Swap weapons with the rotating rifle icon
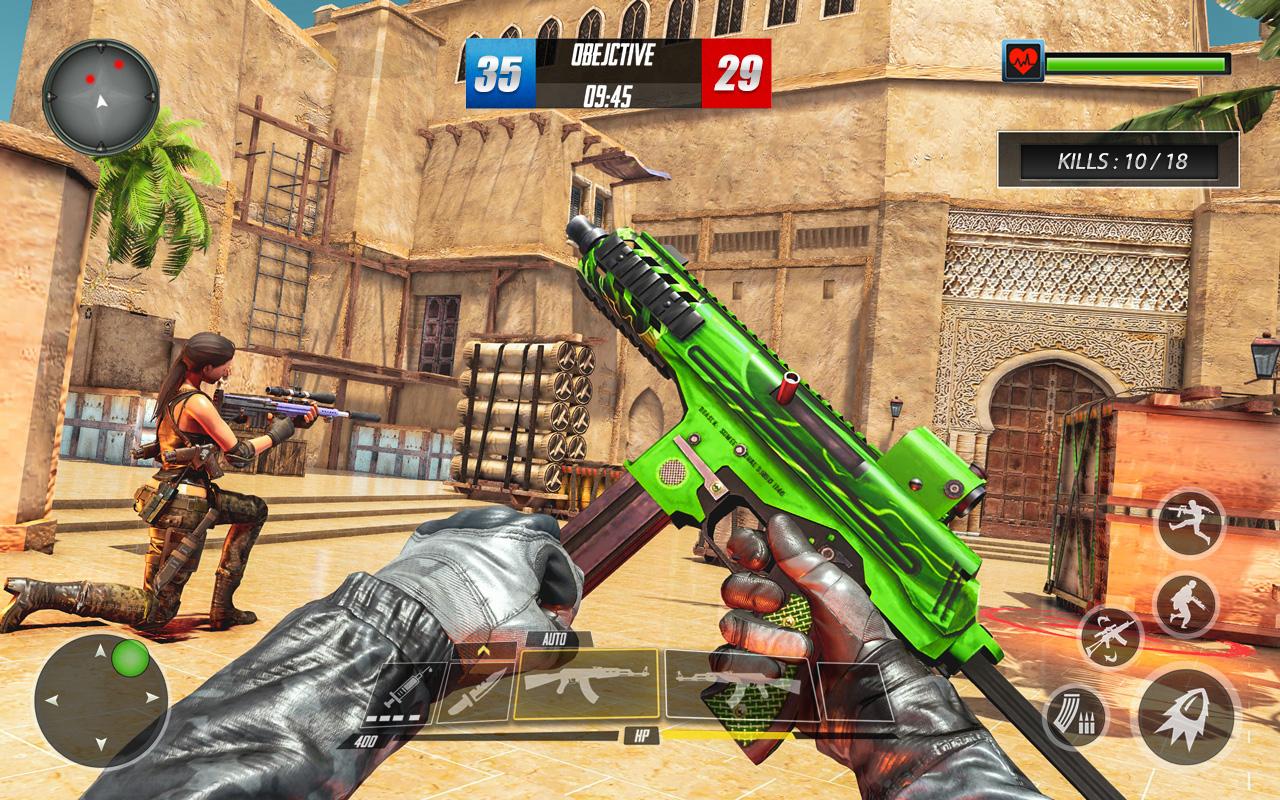1280x800 pixels. [x=1111, y=636]
